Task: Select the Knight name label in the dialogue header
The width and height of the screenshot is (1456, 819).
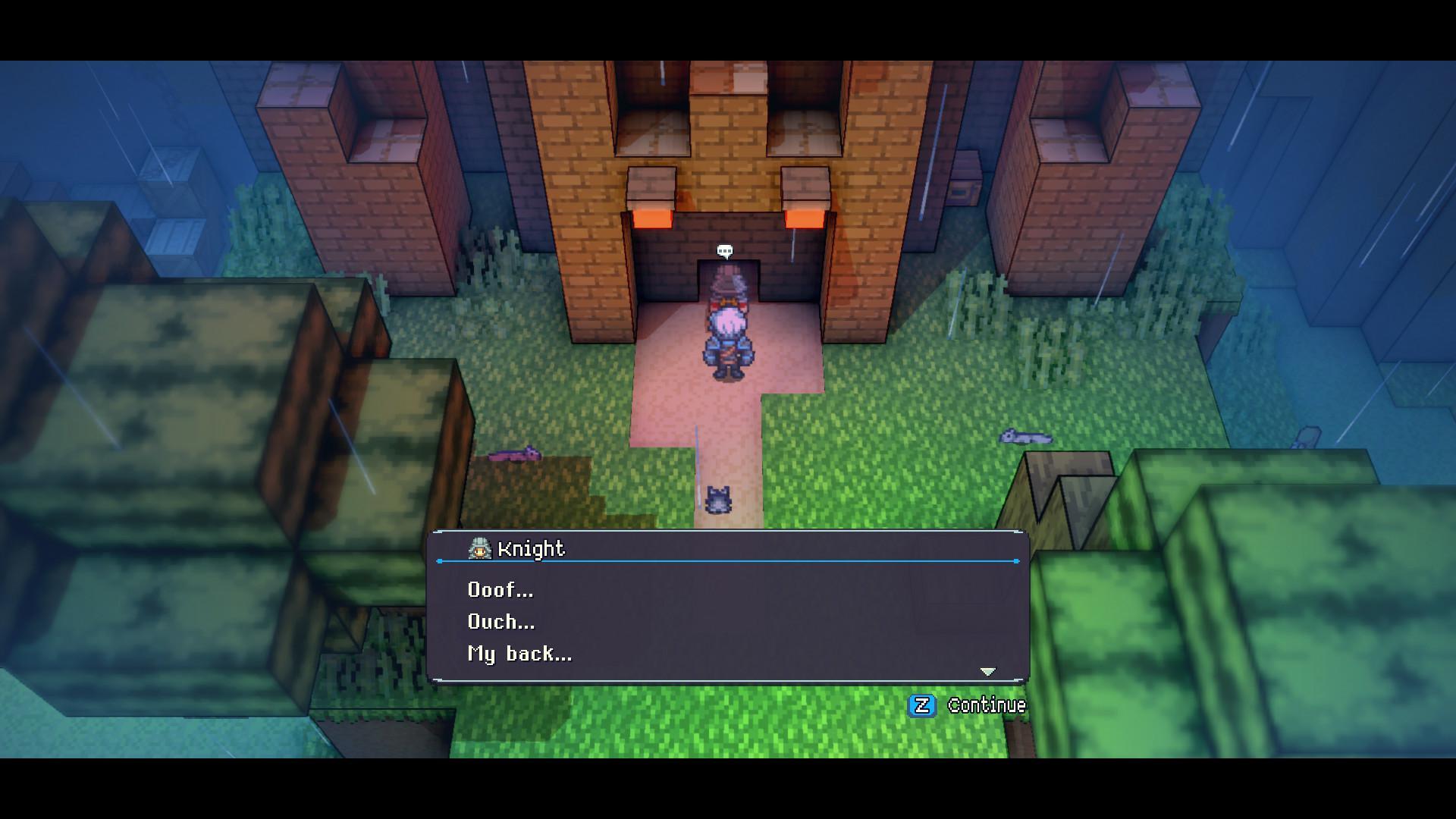Action: pyautogui.click(x=531, y=549)
